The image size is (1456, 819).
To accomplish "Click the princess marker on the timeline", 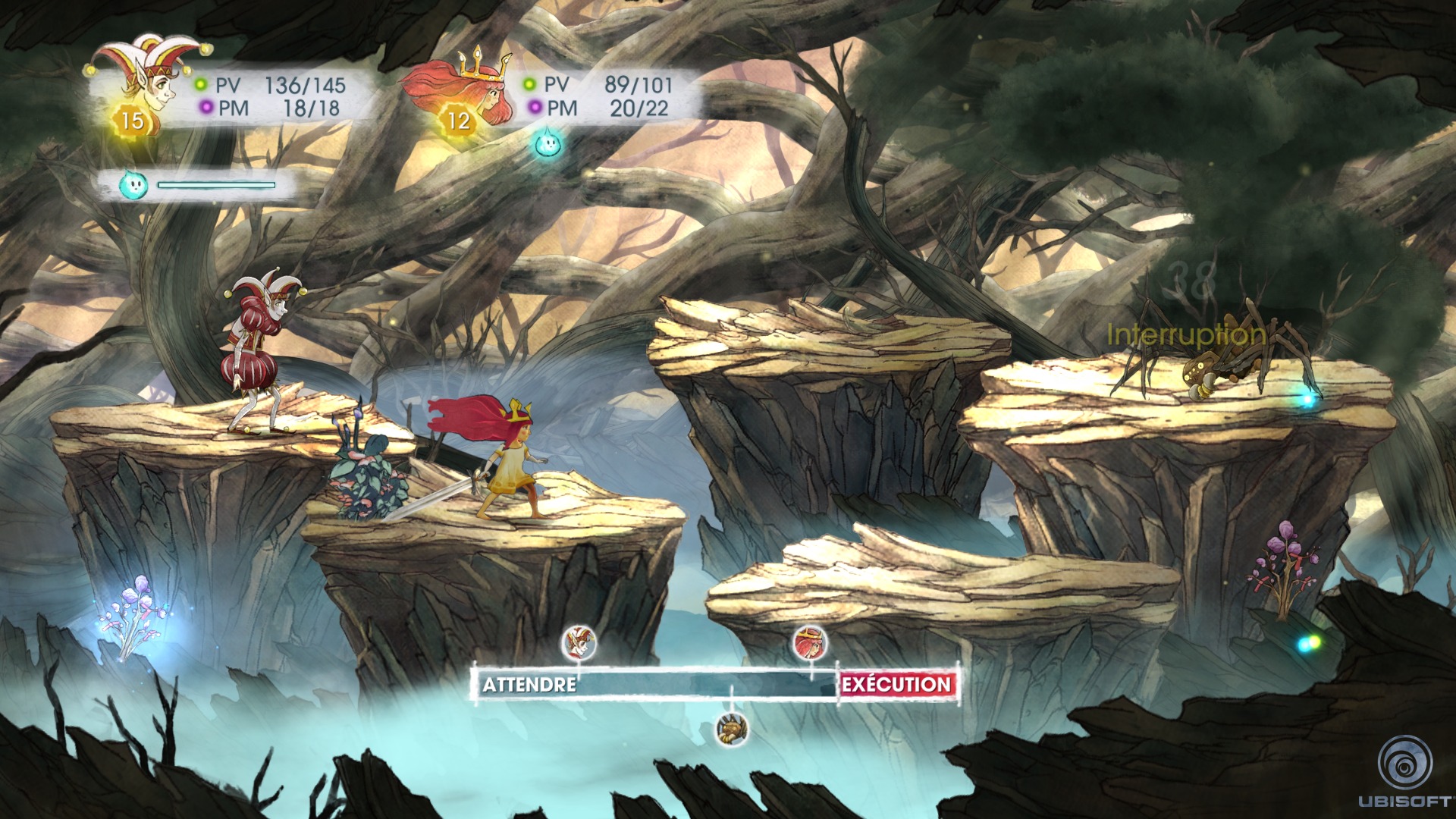I will tap(811, 644).
